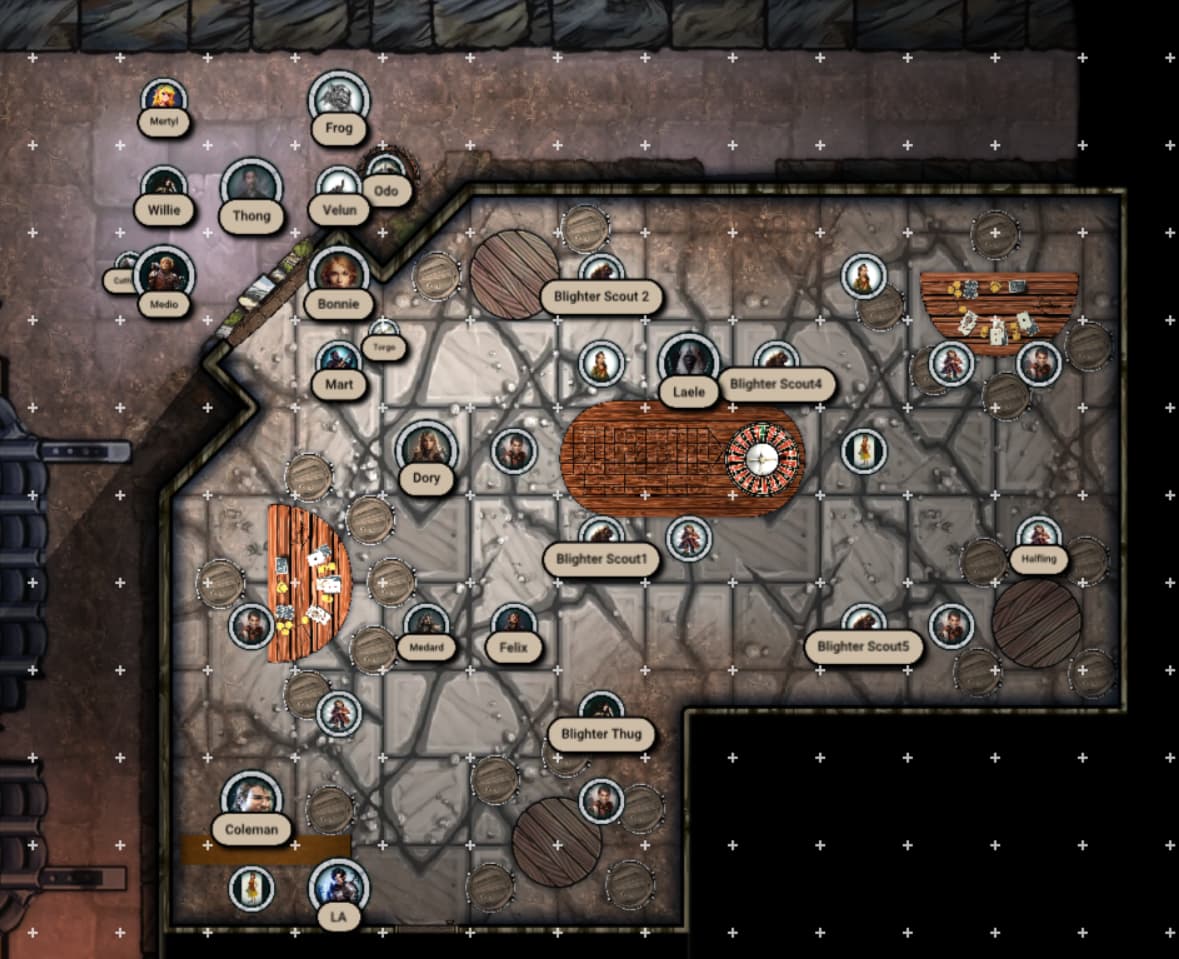Select Willie's token
Viewport: 1179px width, 959px height.
164,187
